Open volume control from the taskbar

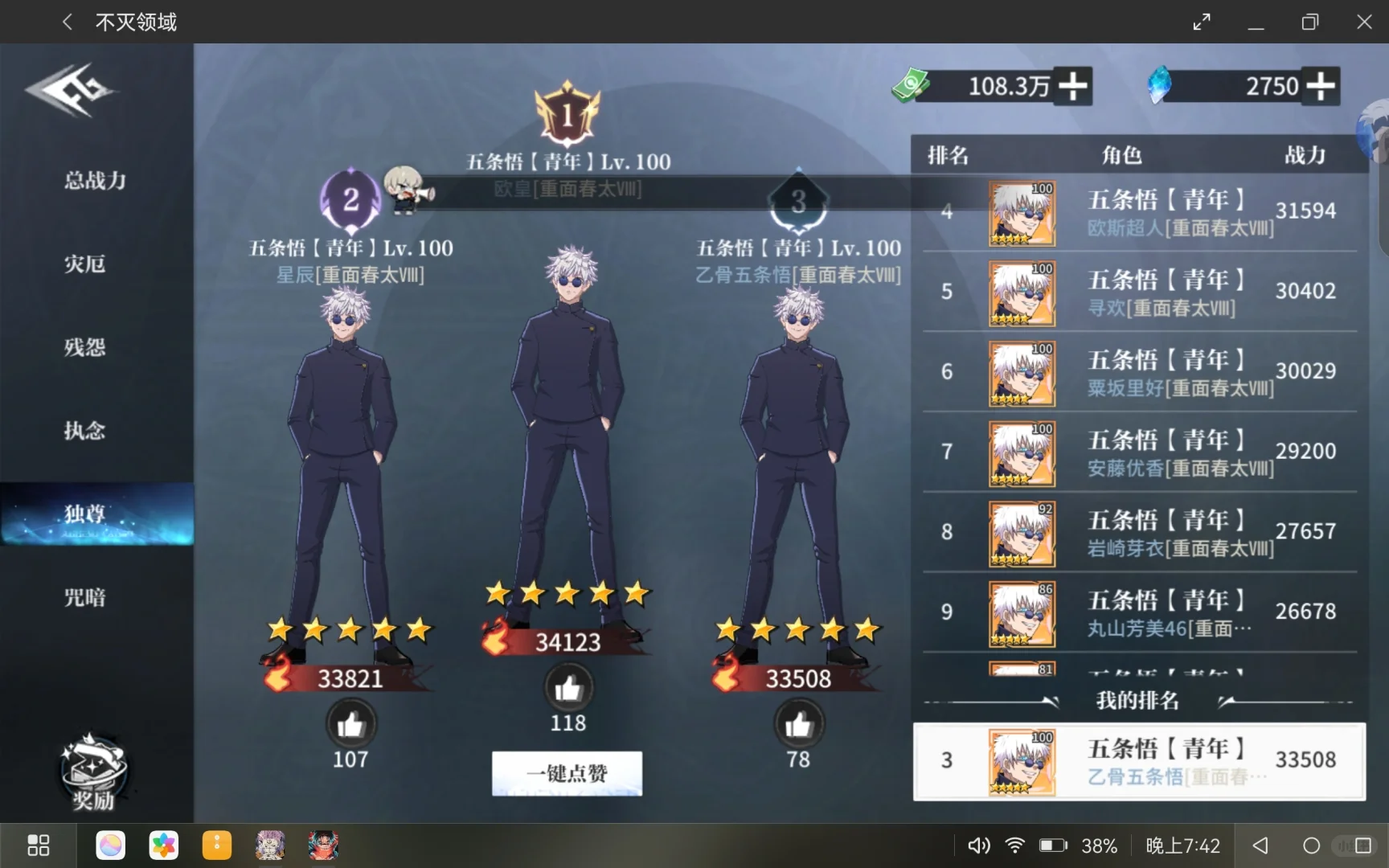click(x=978, y=845)
